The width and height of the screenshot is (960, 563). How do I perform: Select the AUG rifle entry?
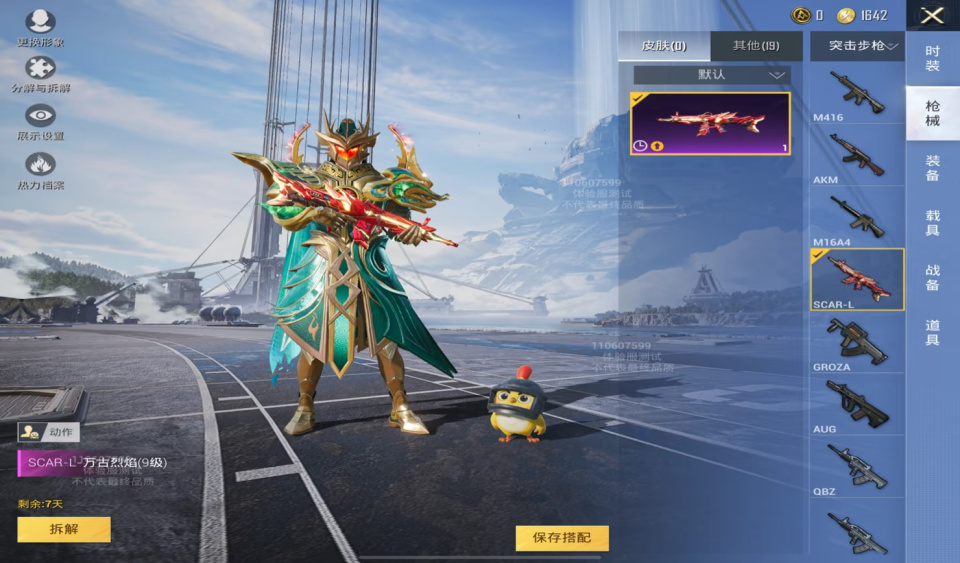[856, 405]
